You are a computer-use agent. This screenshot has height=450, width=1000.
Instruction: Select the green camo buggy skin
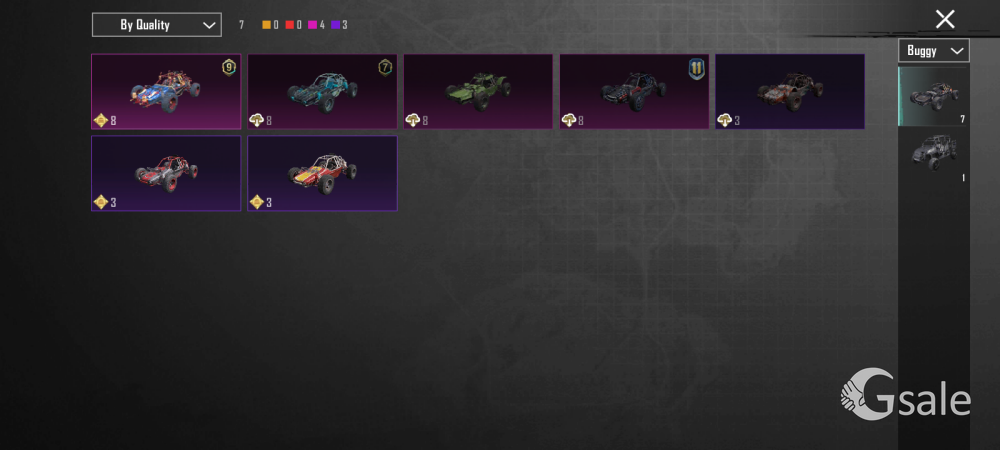tap(478, 92)
